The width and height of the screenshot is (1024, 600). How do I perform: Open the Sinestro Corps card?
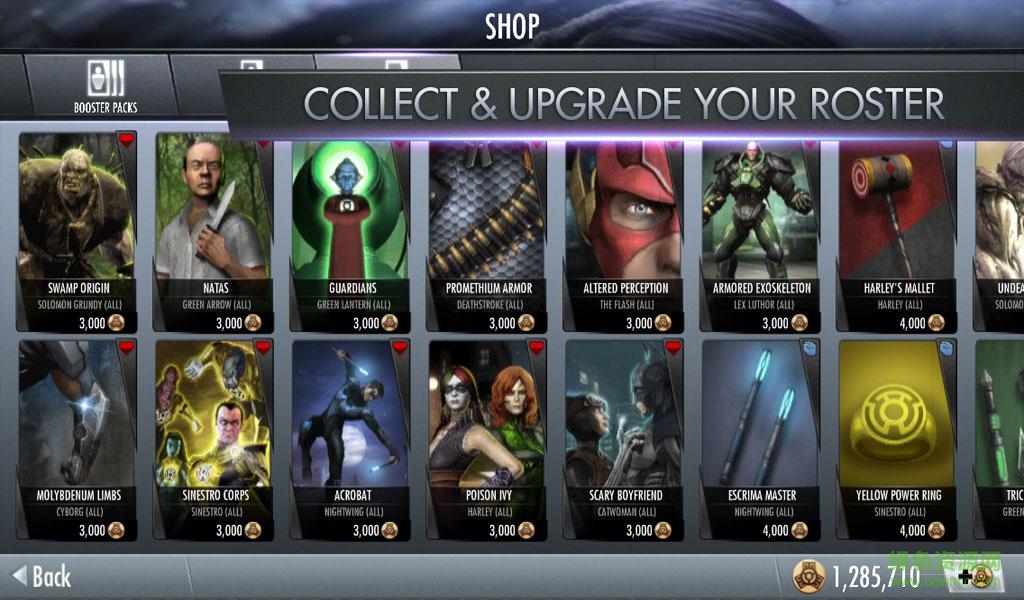213,440
